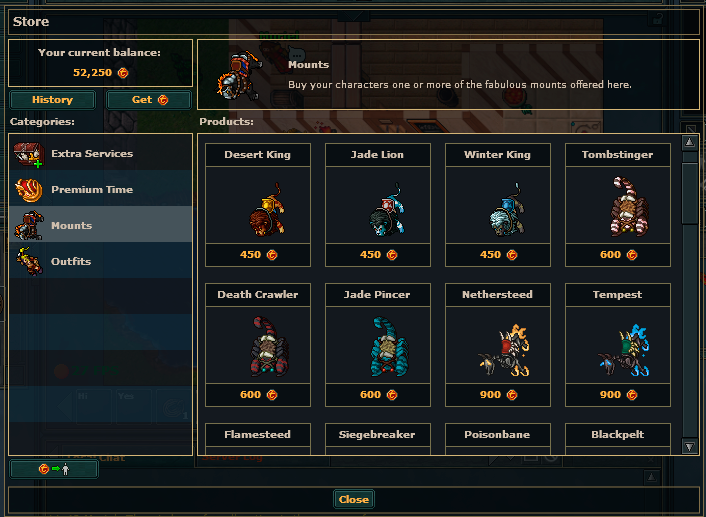Select the Extra Services category

click(x=100, y=154)
